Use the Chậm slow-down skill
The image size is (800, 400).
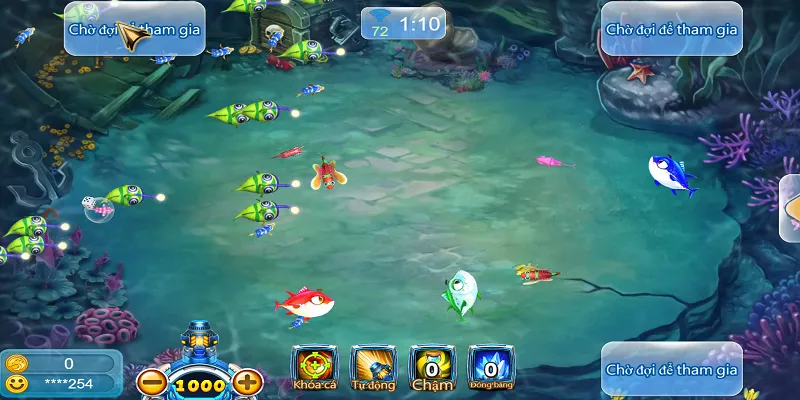coord(432,367)
